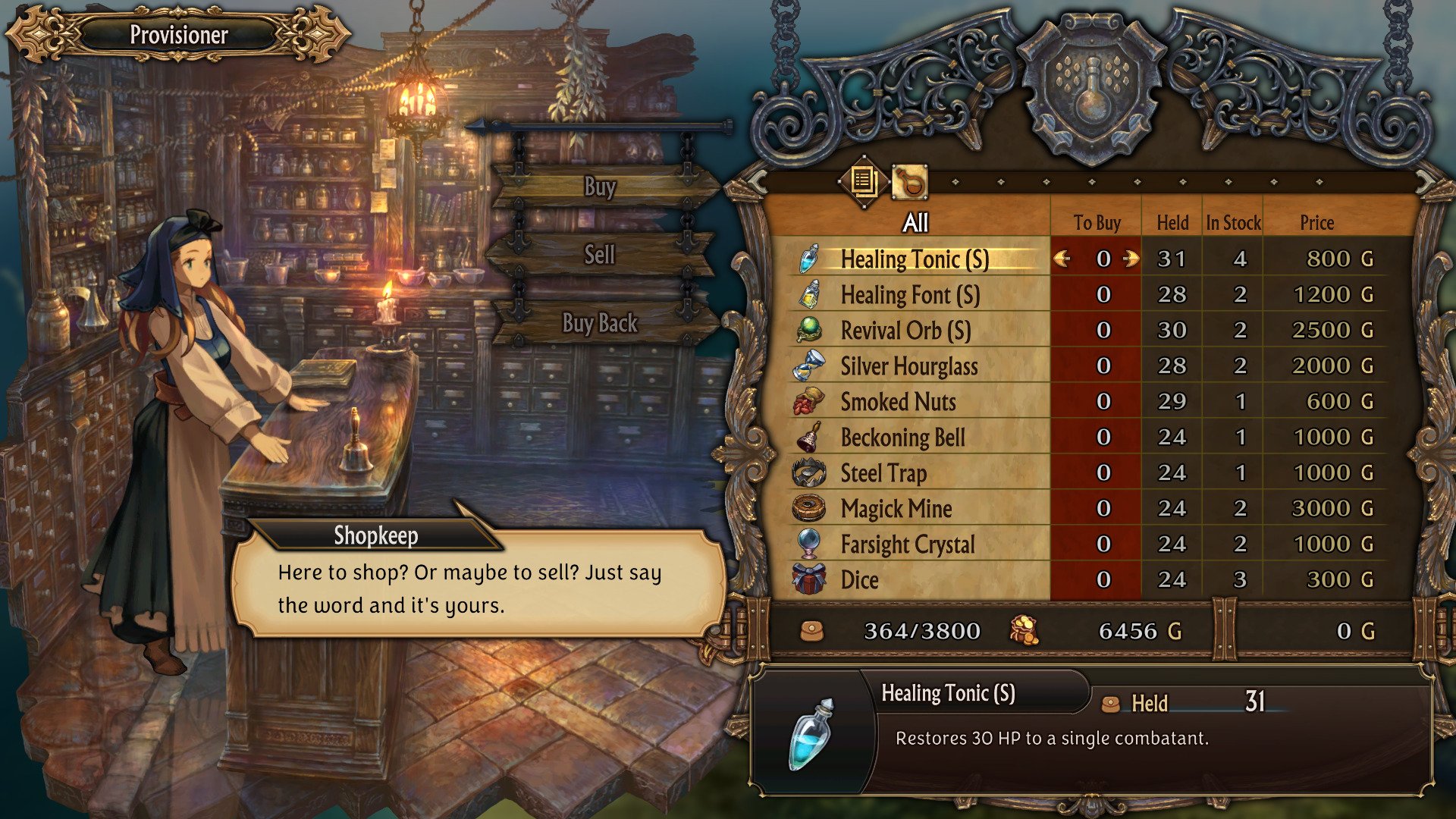Choose the Sell signboard option
The width and height of the screenshot is (1456, 819).
(599, 255)
